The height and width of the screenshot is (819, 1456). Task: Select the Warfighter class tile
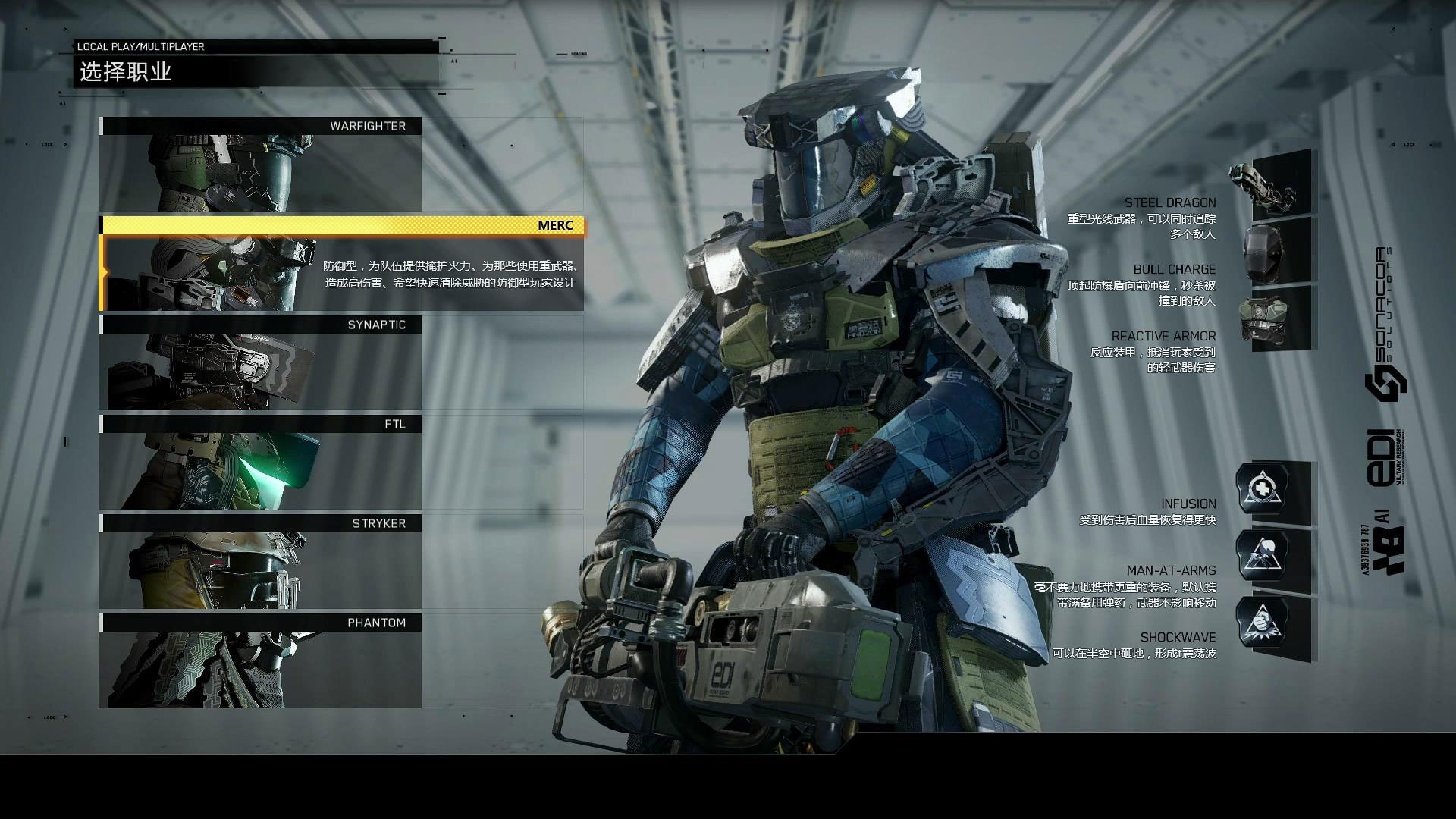(260, 165)
